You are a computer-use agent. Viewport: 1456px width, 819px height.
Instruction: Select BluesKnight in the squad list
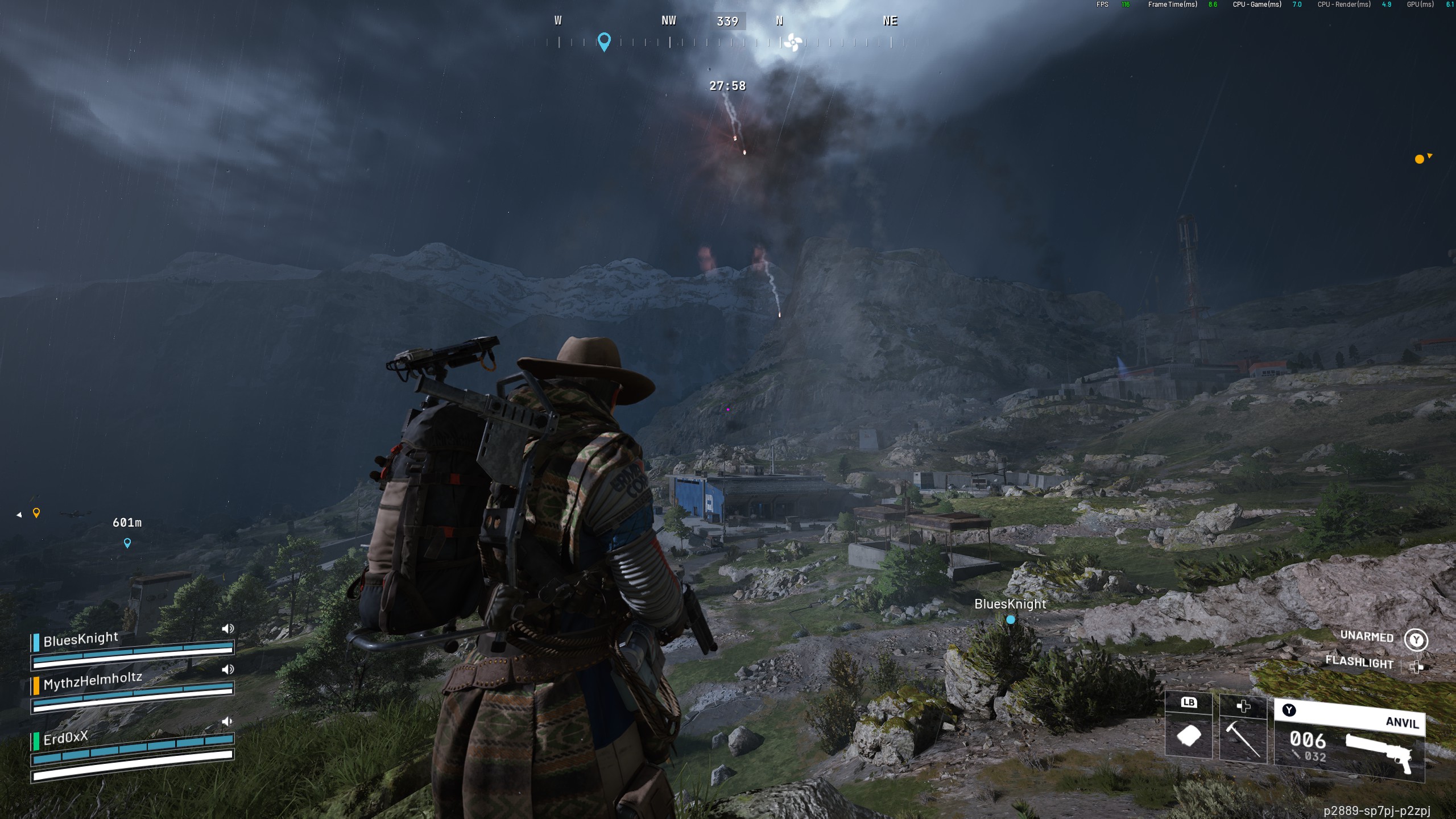81,639
